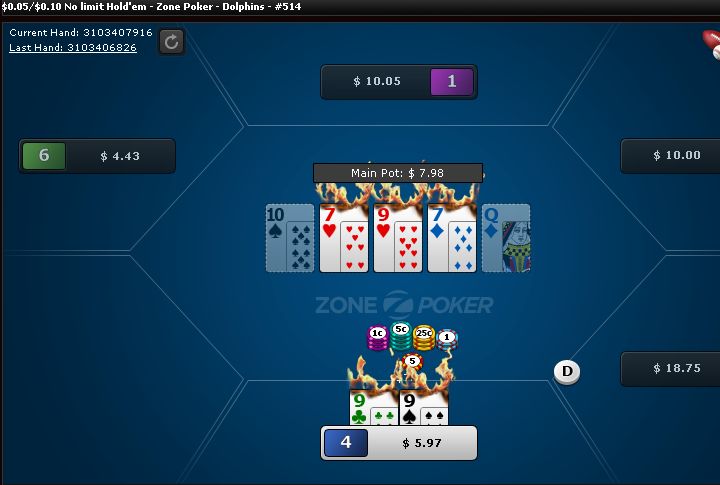This screenshot has height=485, width=720.
Task: Select seat 6 player panel with $4.43
Action: (97, 156)
